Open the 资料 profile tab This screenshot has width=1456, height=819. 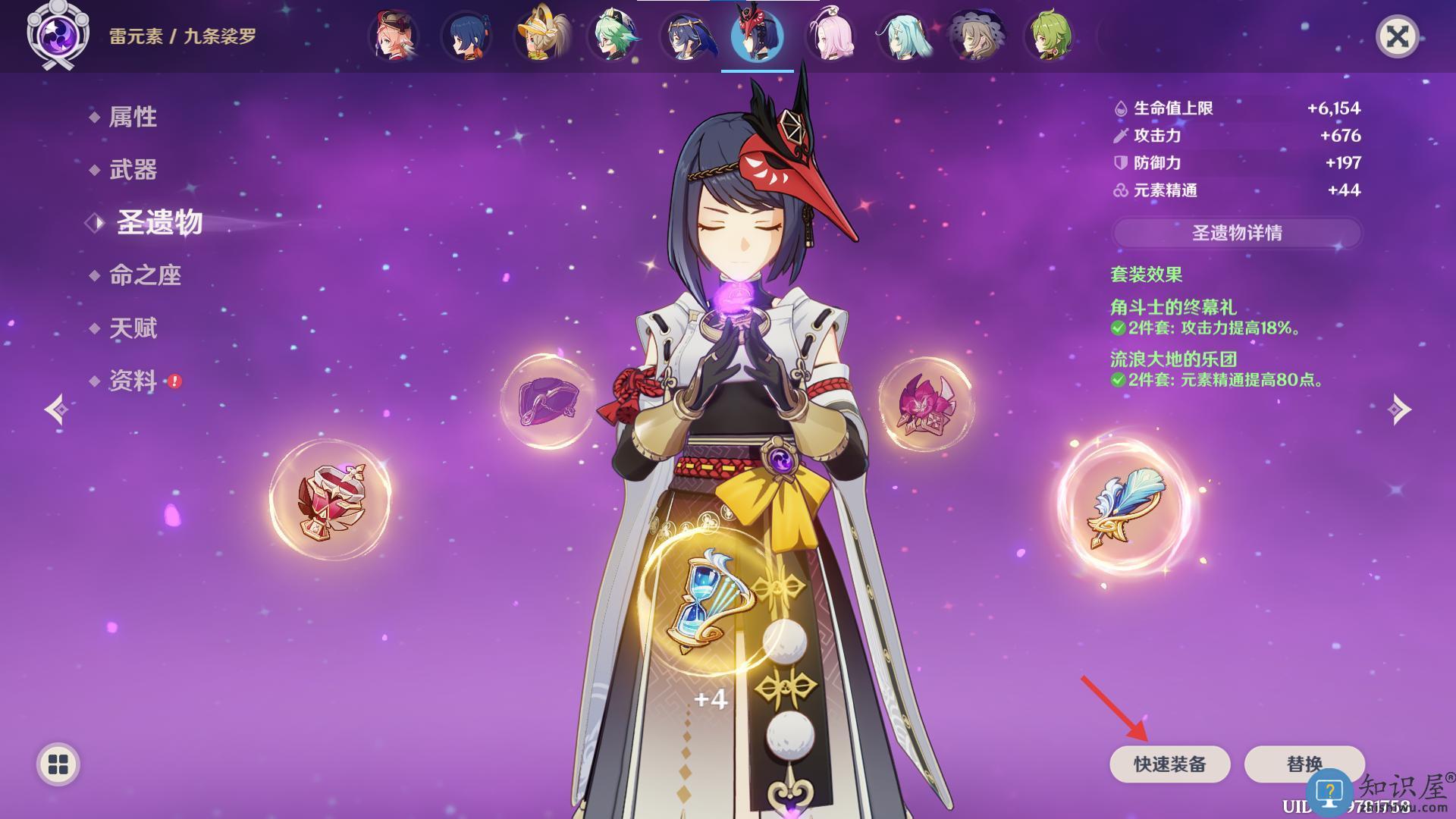point(133,381)
